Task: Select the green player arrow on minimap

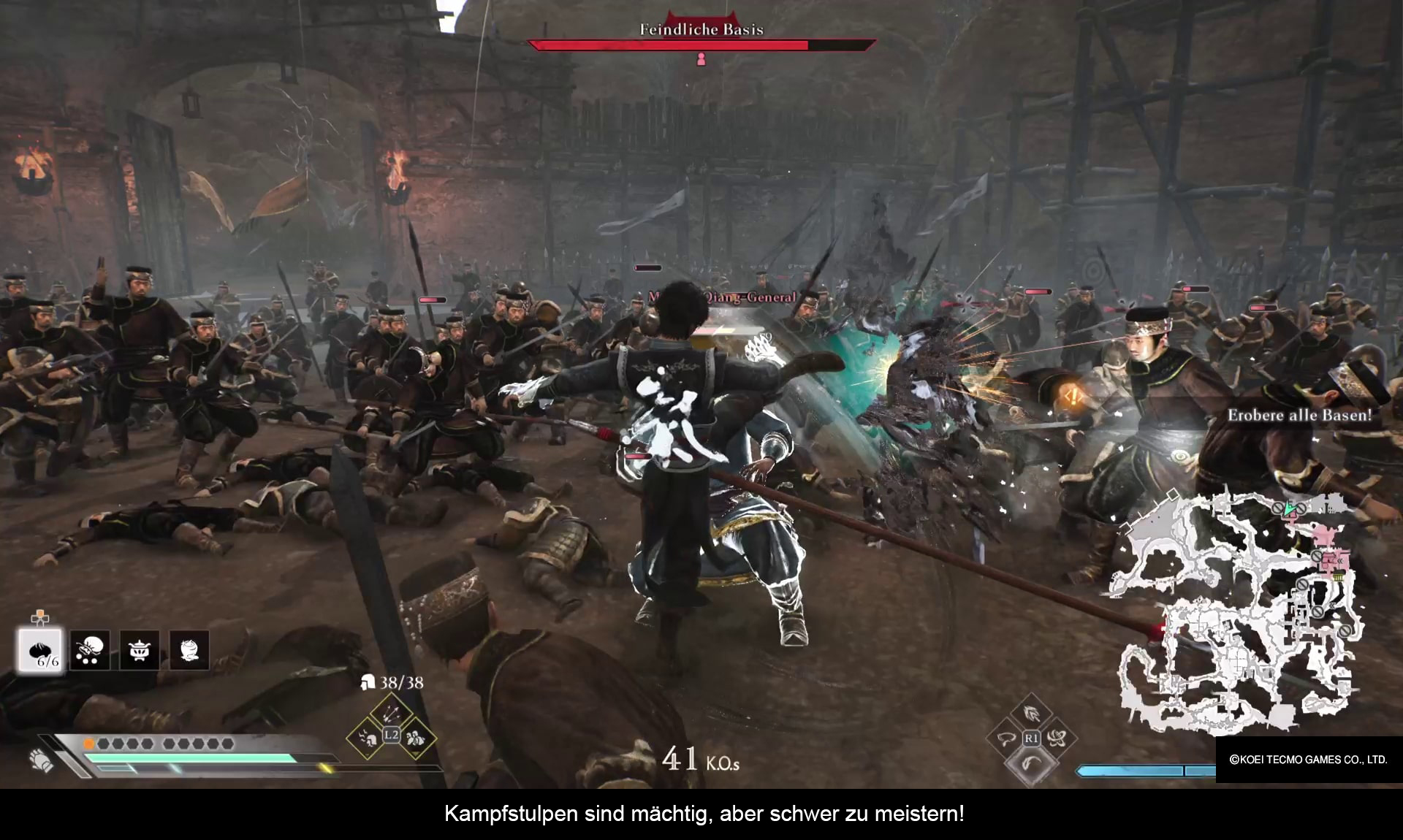Action: point(1291,506)
